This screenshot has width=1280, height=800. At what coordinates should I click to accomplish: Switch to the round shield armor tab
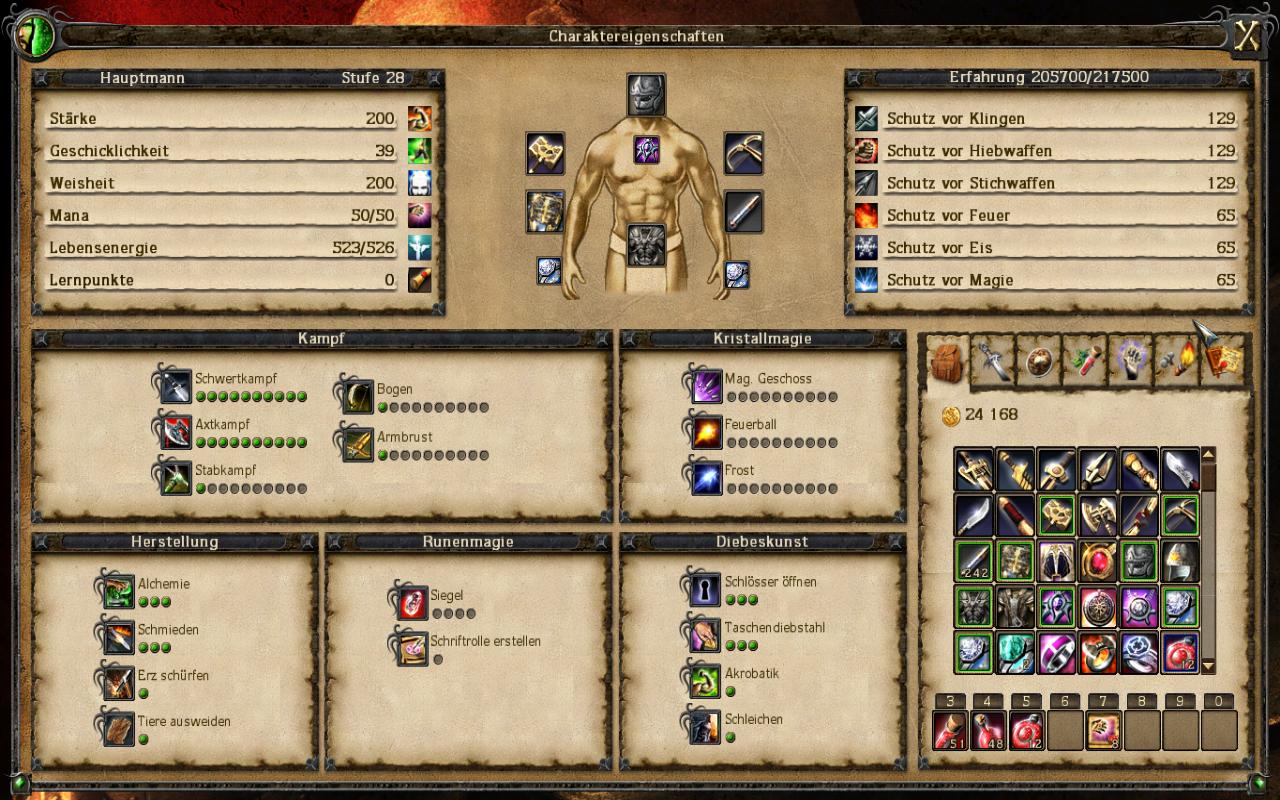point(1038,361)
